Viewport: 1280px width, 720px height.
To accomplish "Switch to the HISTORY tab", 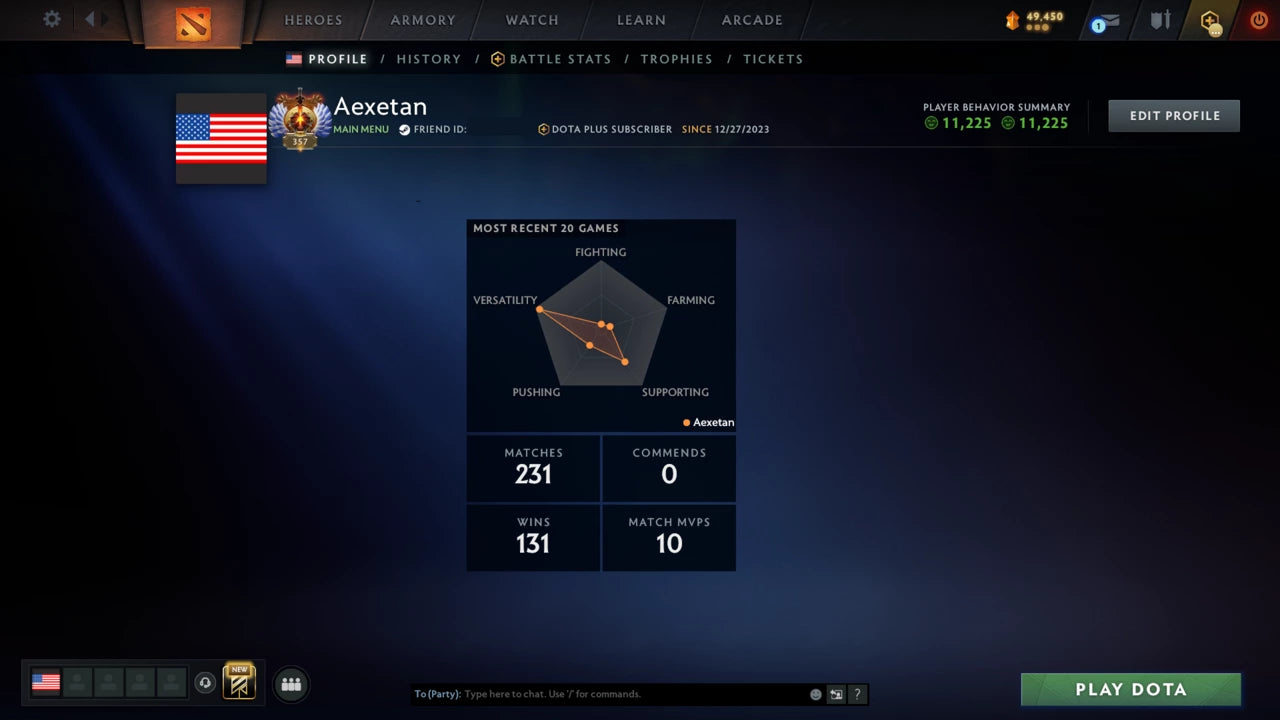I will click(428, 59).
